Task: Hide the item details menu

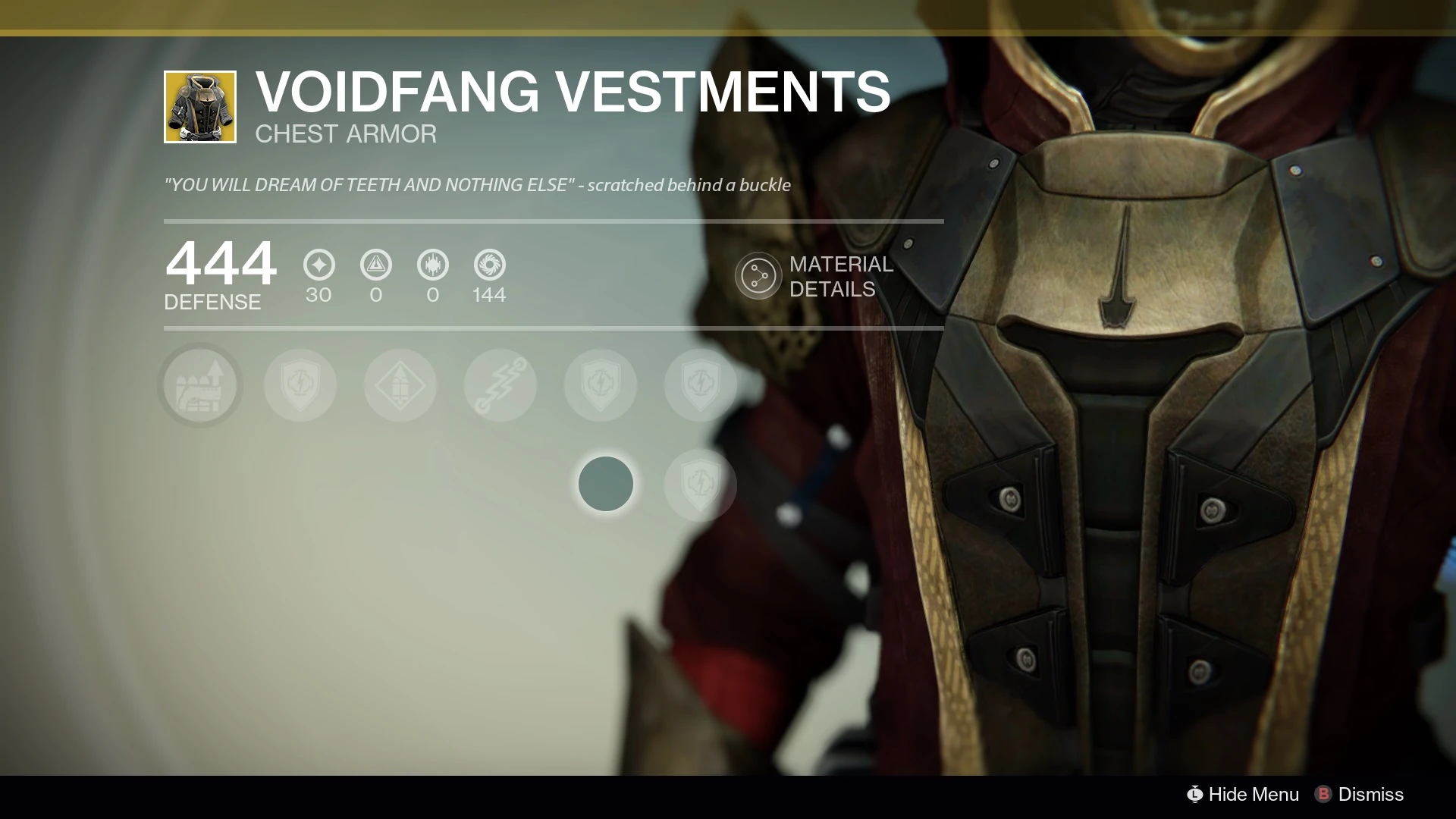Action: (x=1244, y=794)
